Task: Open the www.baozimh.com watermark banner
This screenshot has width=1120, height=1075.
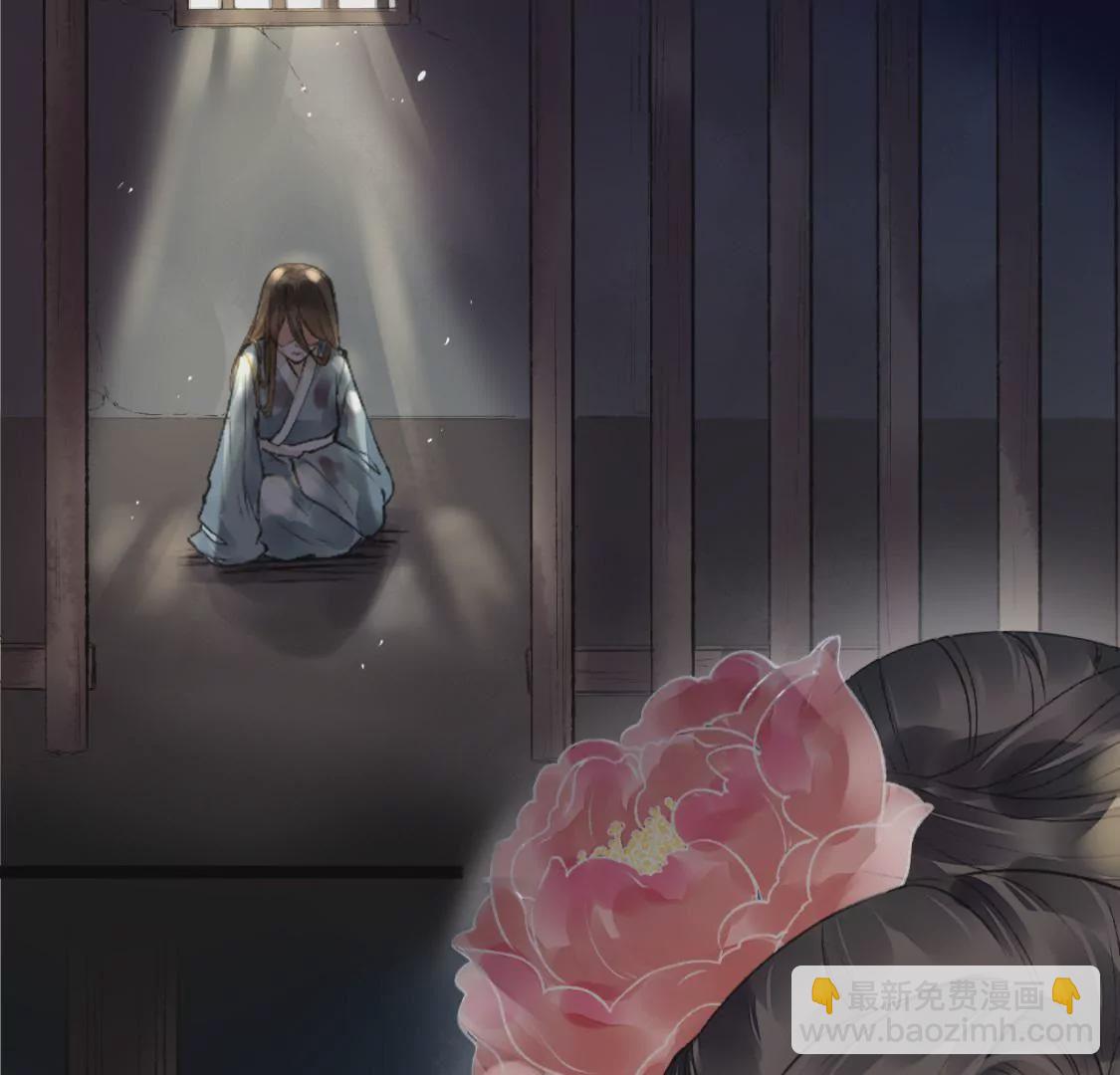Action: (x=945, y=1010)
